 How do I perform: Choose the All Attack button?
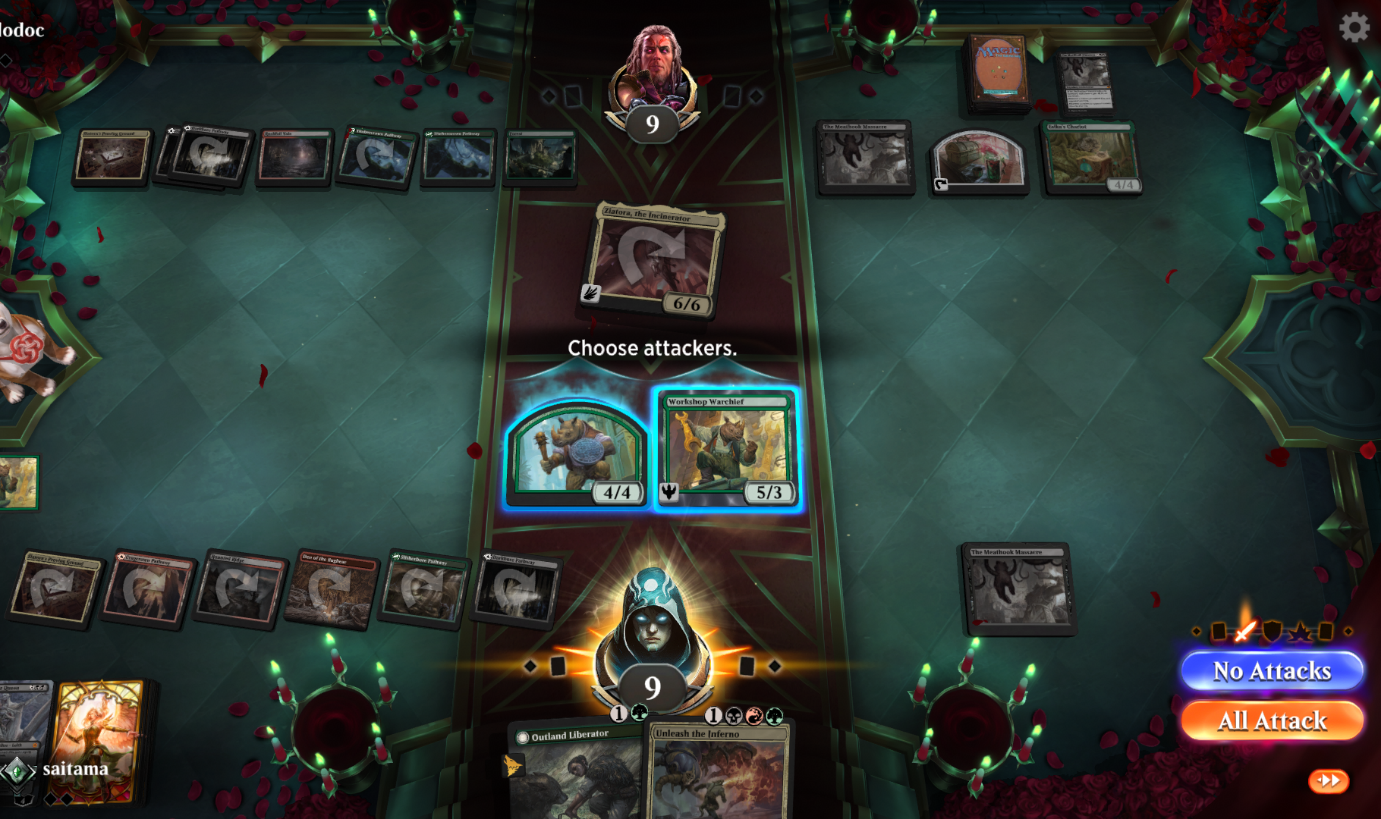click(x=1271, y=720)
